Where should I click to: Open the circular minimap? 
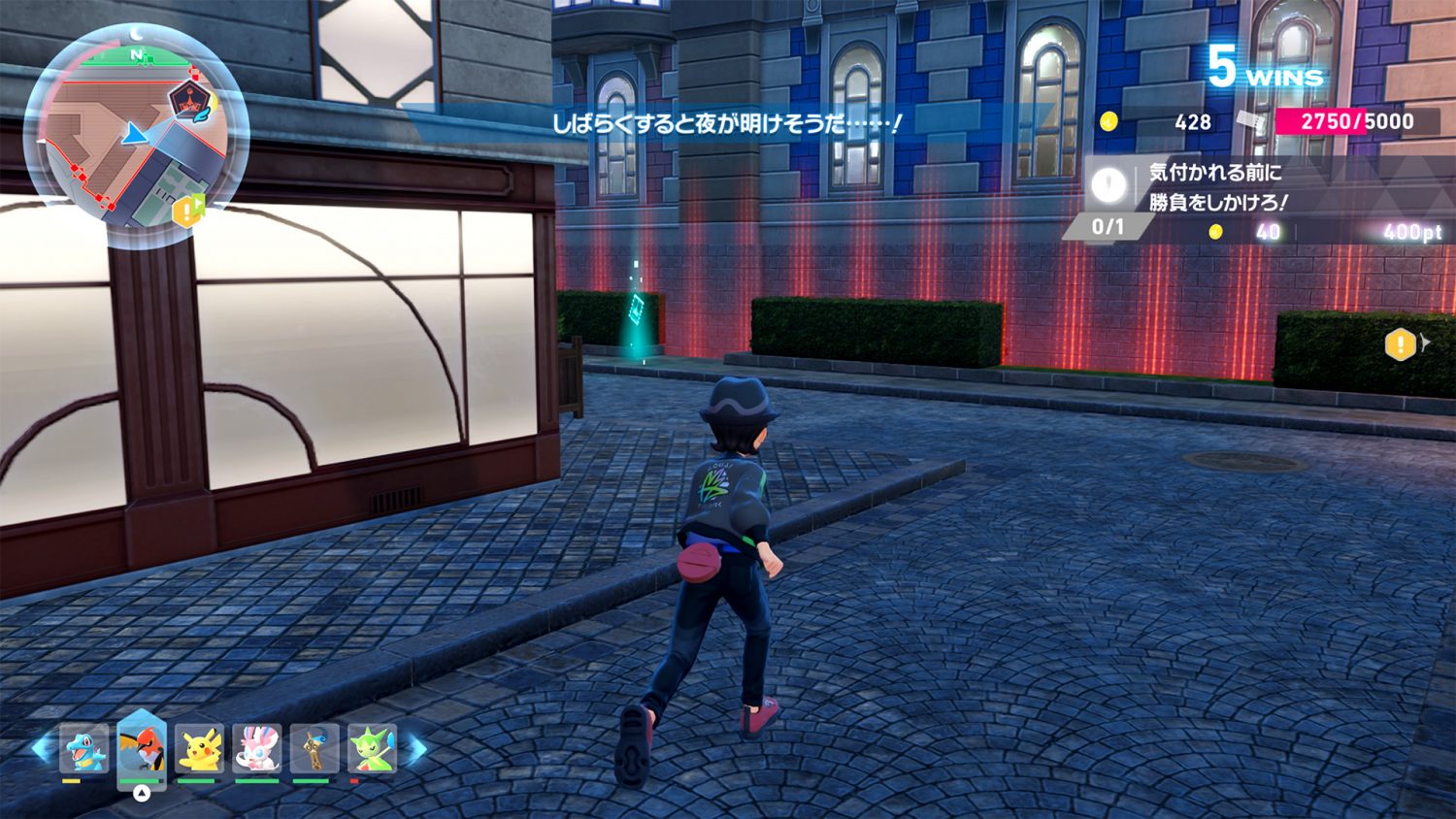(x=135, y=136)
